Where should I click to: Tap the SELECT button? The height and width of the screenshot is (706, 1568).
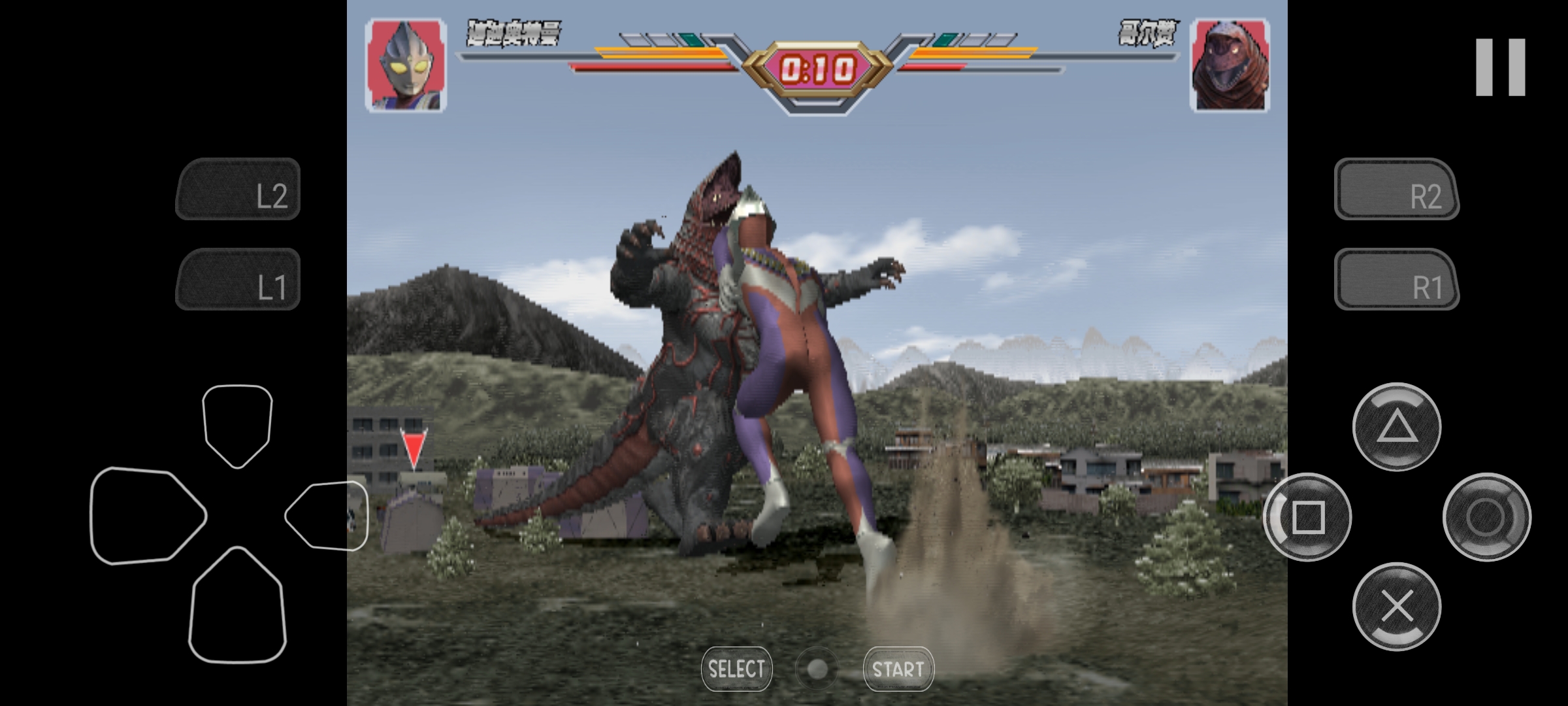tap(736, 669)
